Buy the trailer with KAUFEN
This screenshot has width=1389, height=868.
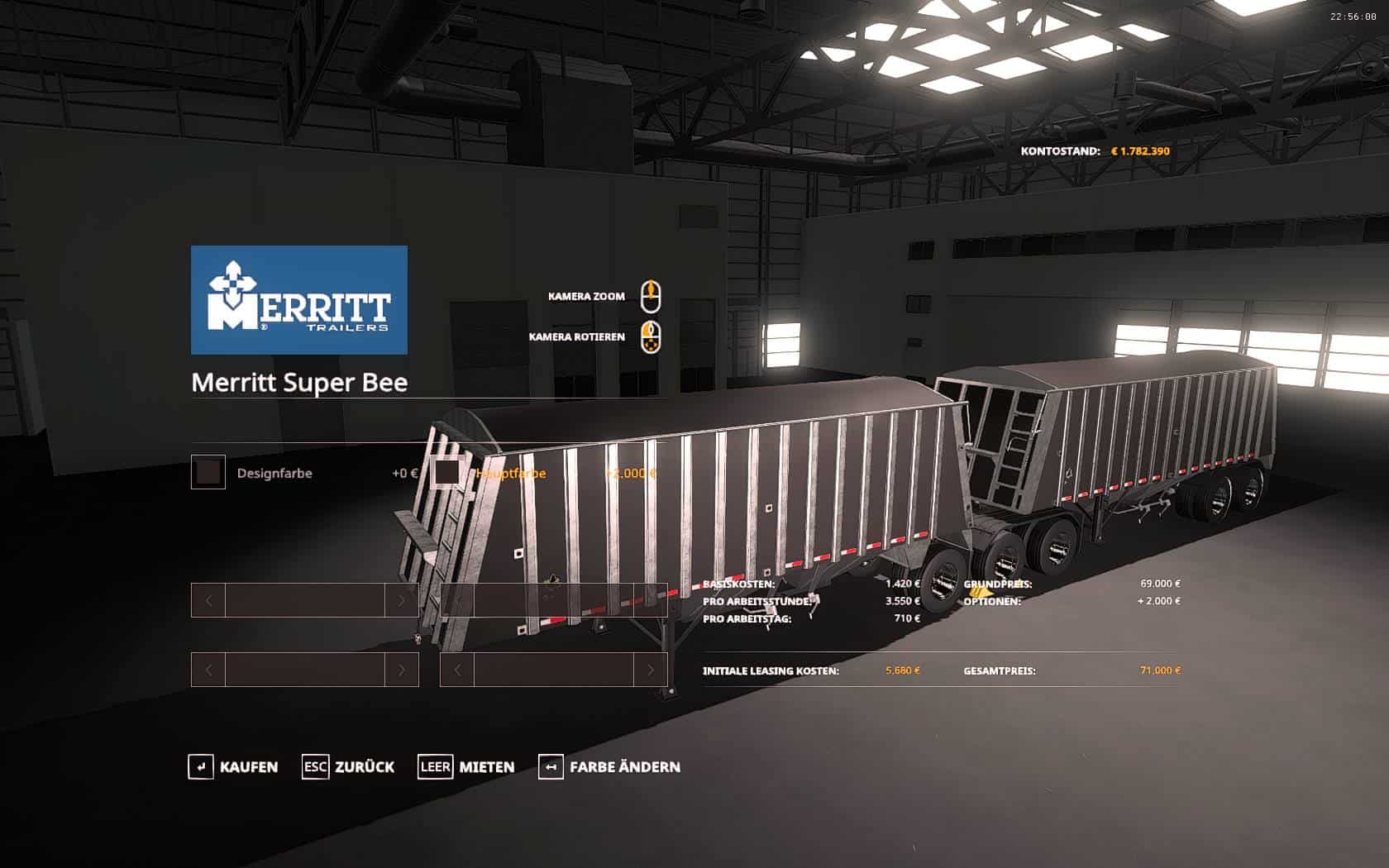(x=233, y=767)
